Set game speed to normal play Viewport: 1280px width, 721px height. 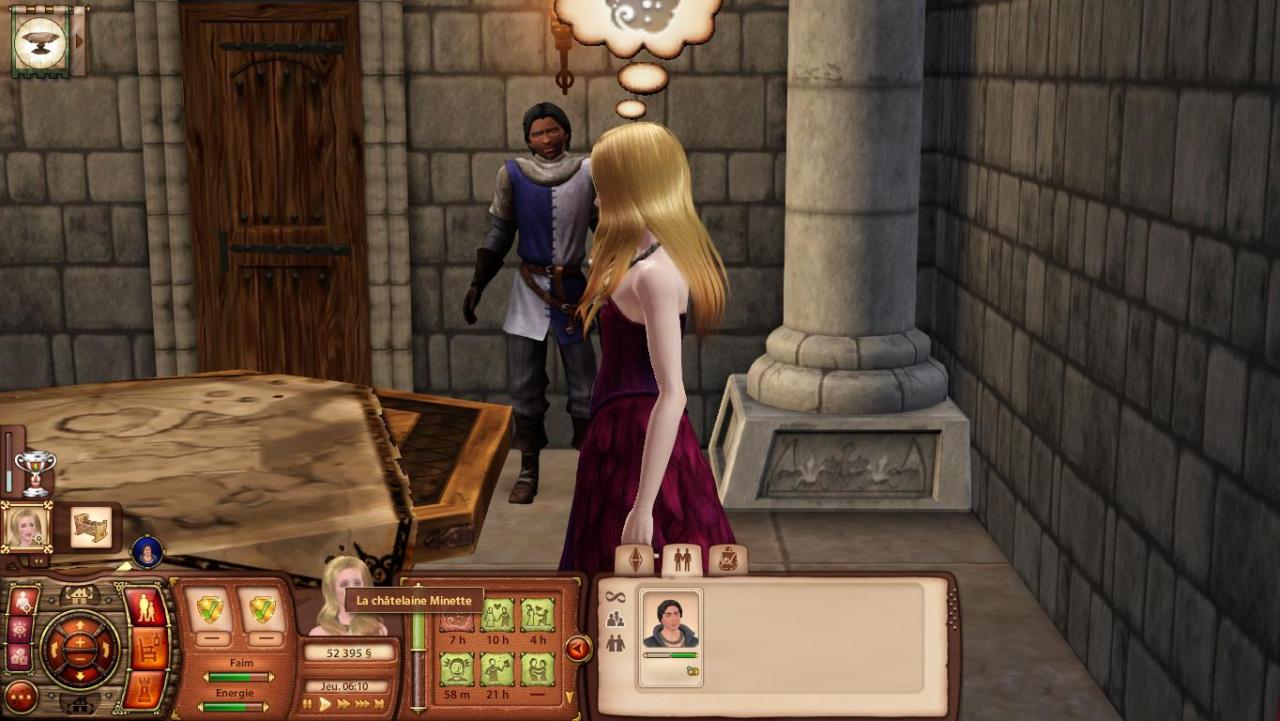pos(325,704)
